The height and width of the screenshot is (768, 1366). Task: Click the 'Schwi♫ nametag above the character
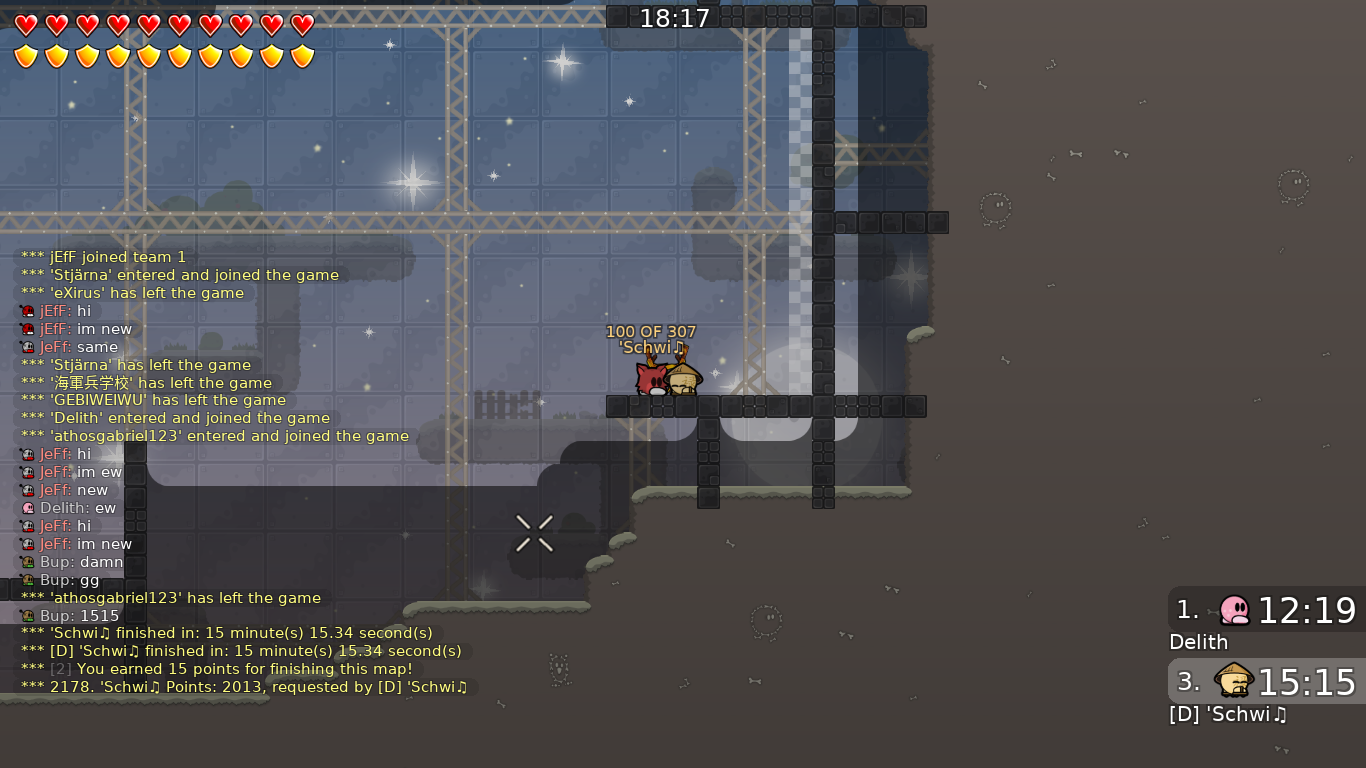[650, 348]
